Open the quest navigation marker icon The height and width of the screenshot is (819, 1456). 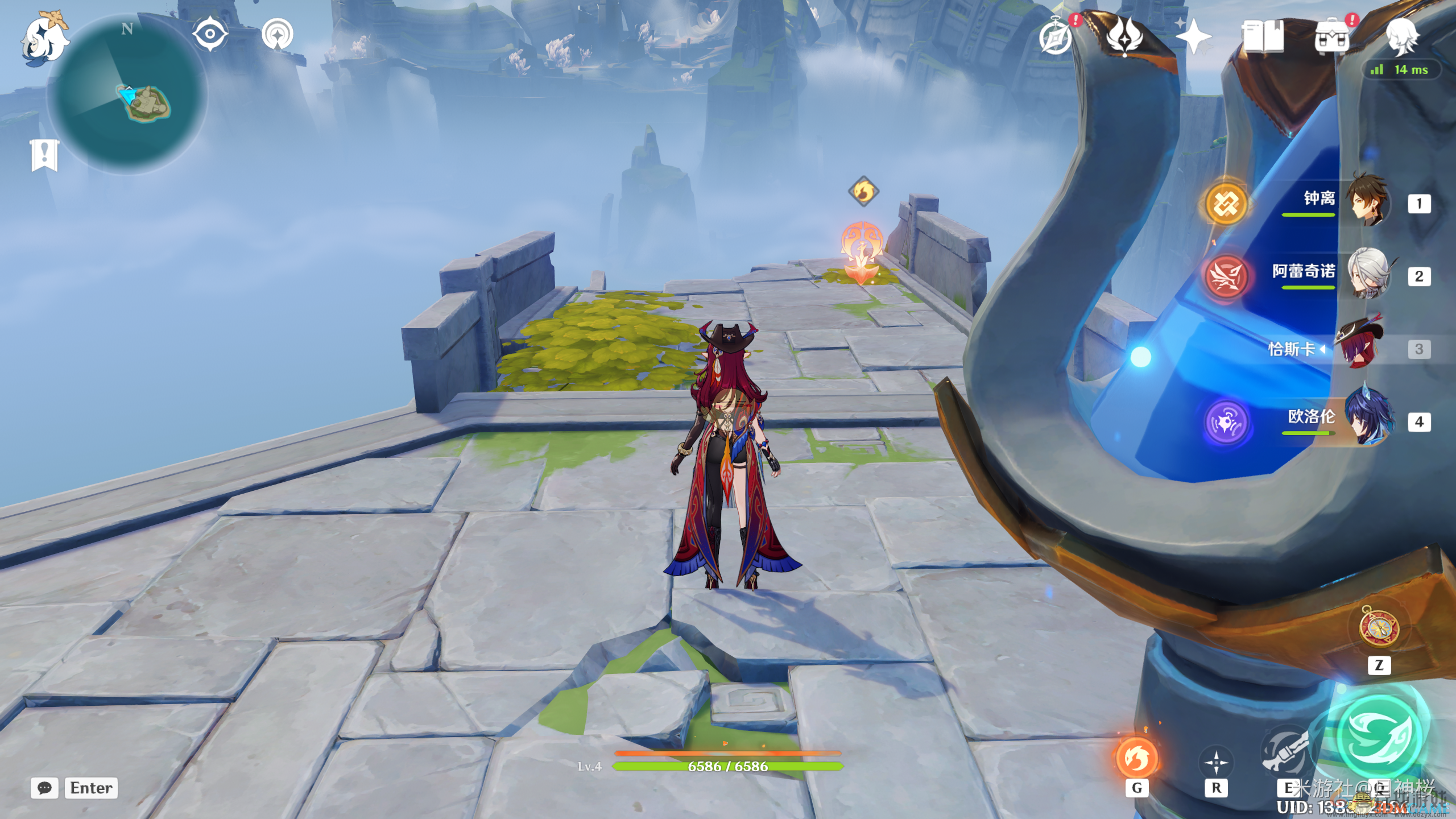[278, 34]
